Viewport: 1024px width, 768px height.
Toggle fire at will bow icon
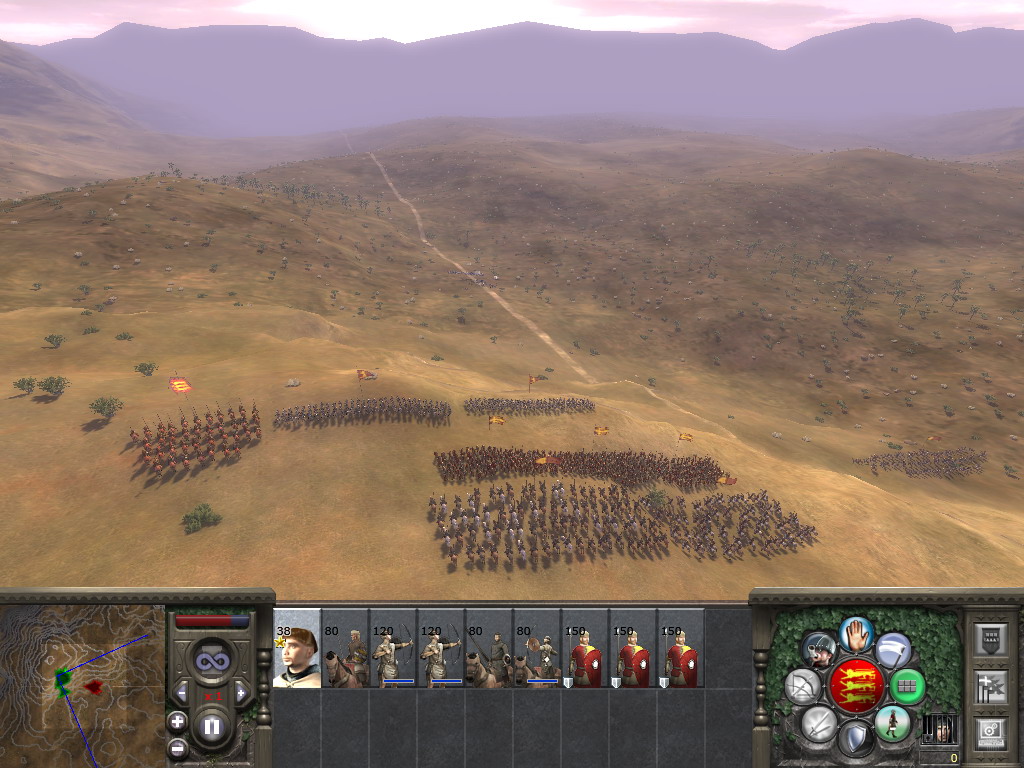(803, 686)
